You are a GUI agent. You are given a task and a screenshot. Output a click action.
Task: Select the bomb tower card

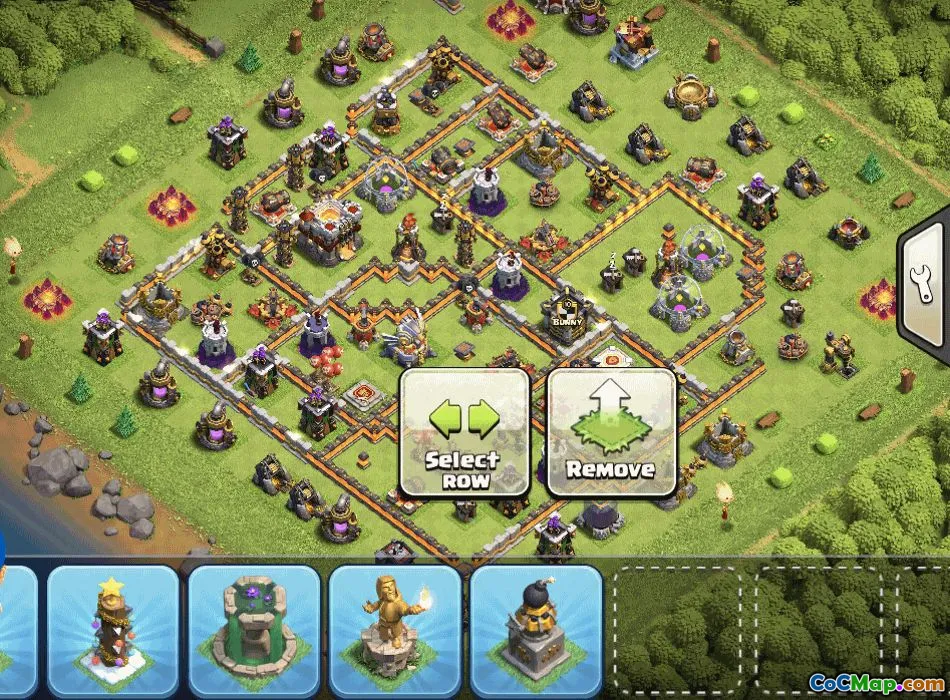535,630
